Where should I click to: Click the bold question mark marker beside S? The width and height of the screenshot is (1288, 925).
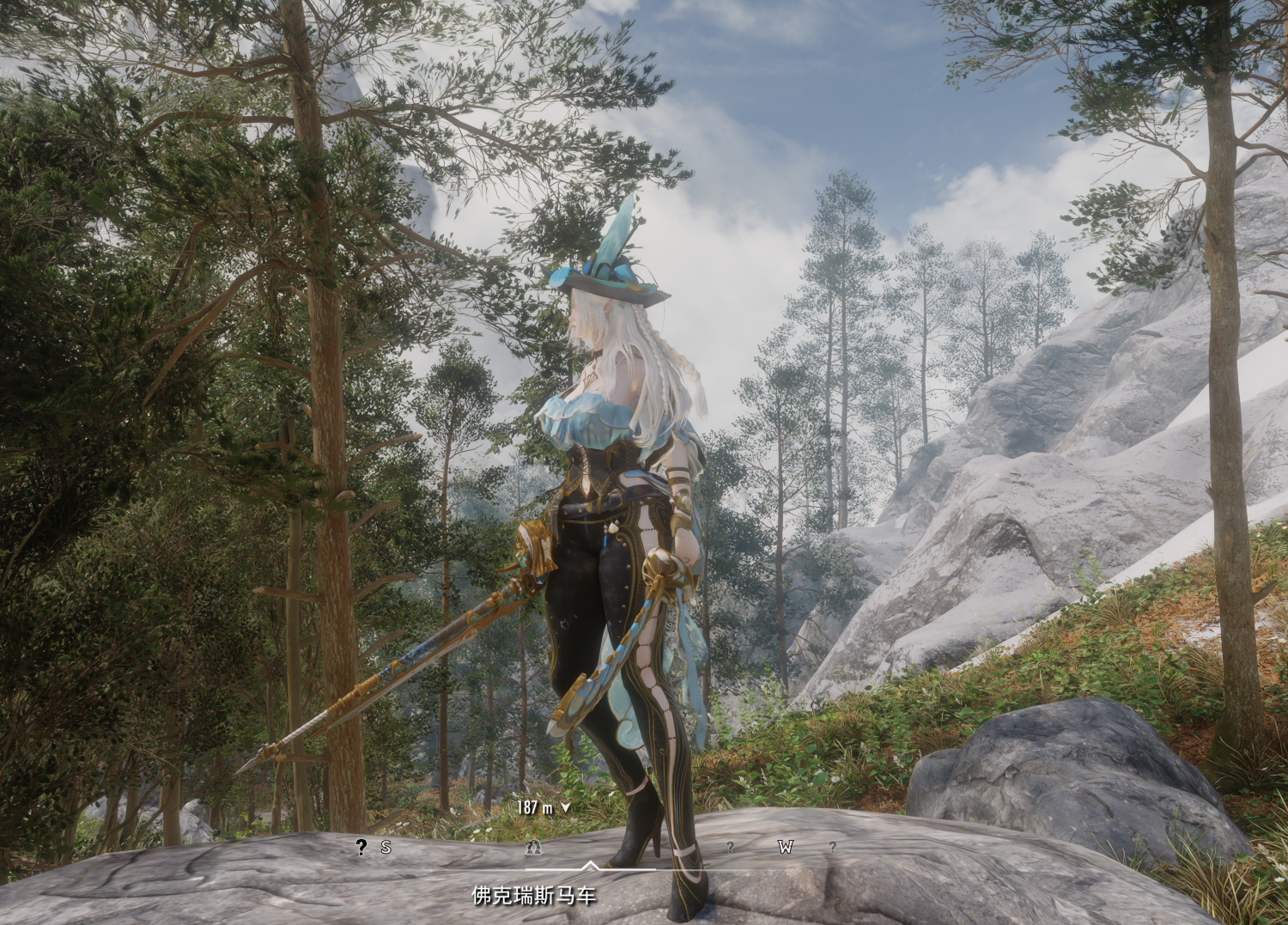(x=361, y=848)
